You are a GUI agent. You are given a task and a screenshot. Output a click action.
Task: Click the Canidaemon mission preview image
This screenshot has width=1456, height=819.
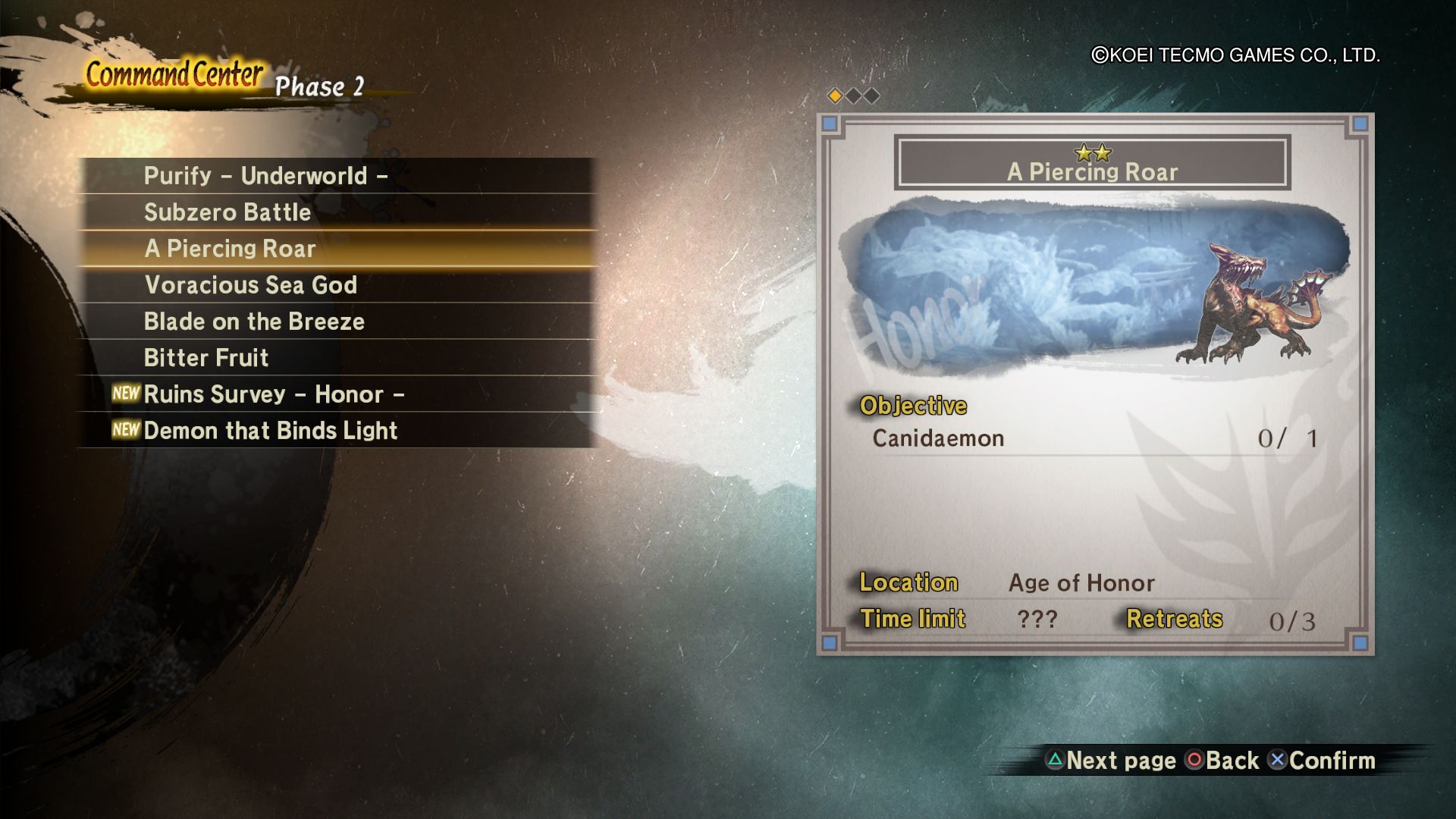pos(1094,288)
